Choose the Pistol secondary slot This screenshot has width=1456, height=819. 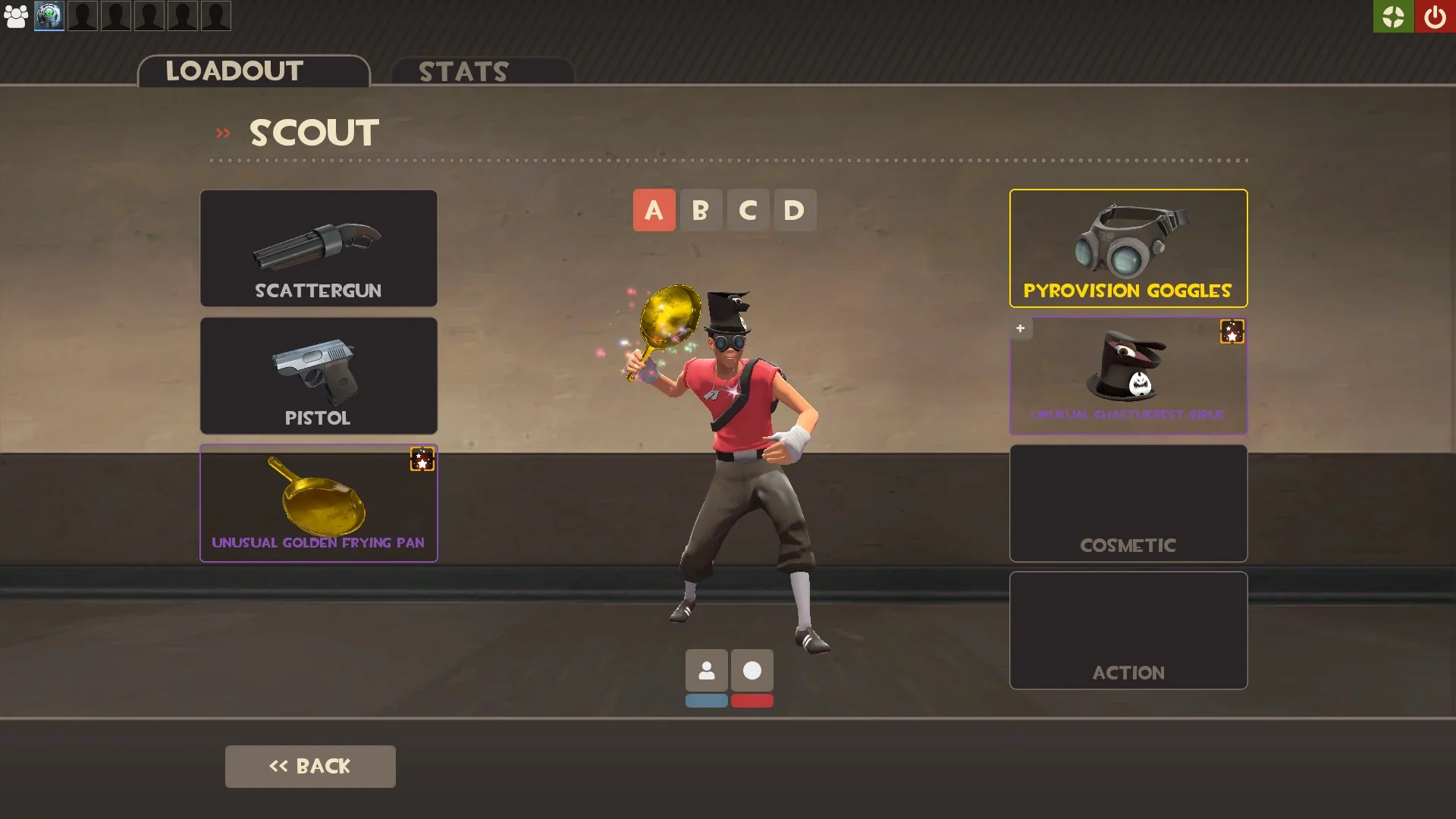coord(318,375)
